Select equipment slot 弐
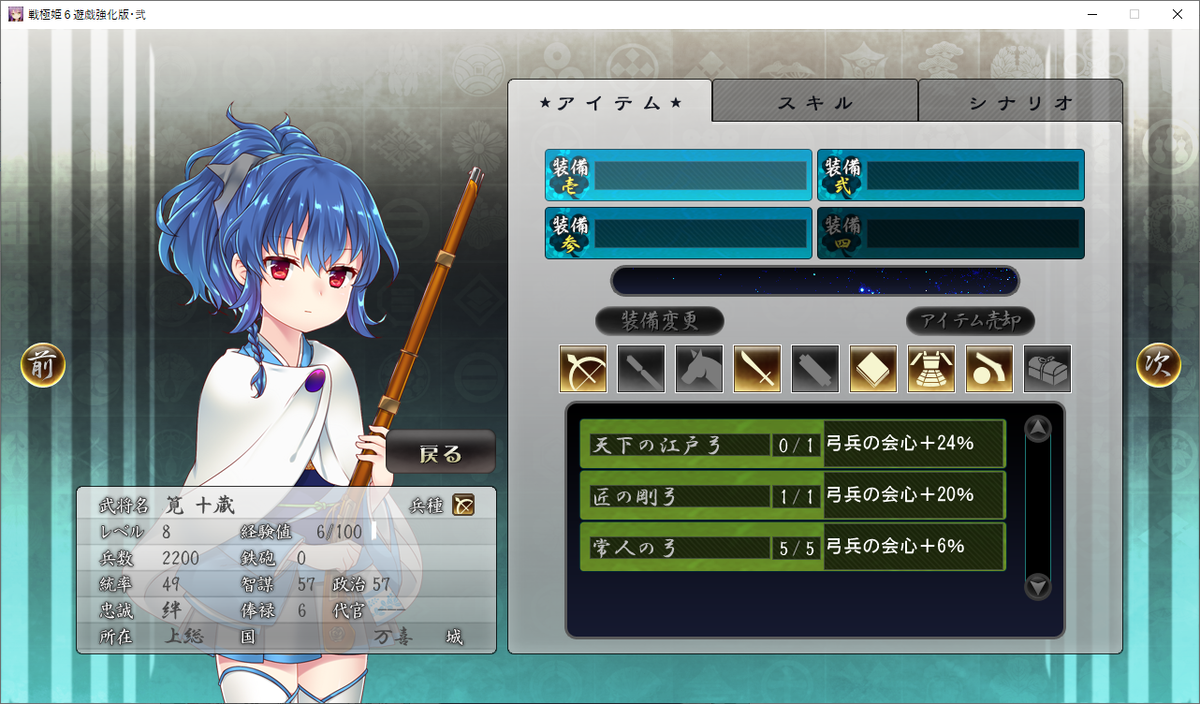 (x=950, y=176)
